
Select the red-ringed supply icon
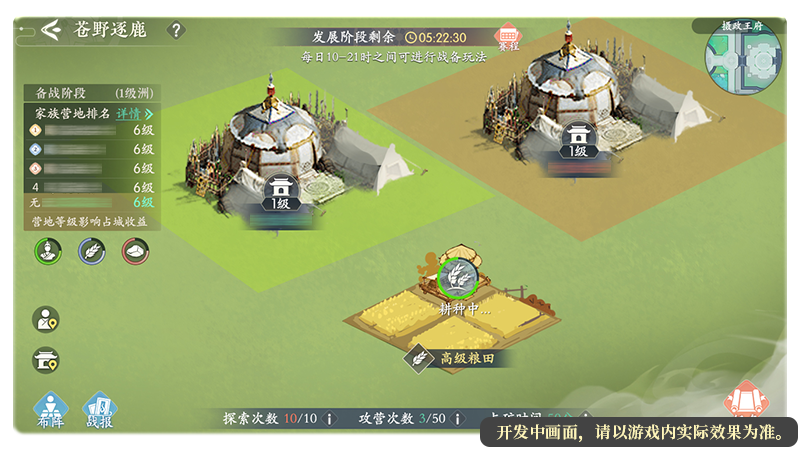click(135, 251)
